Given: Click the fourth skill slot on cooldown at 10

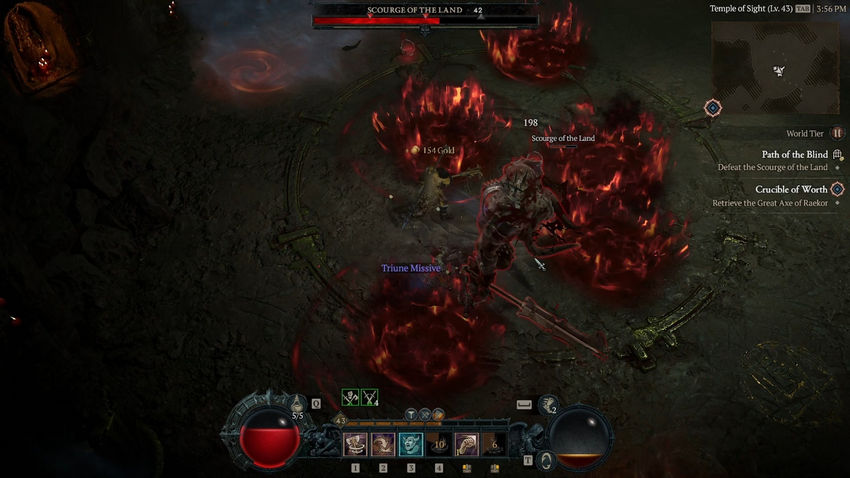Looking at the screenshot, I should tap(439, 445).
